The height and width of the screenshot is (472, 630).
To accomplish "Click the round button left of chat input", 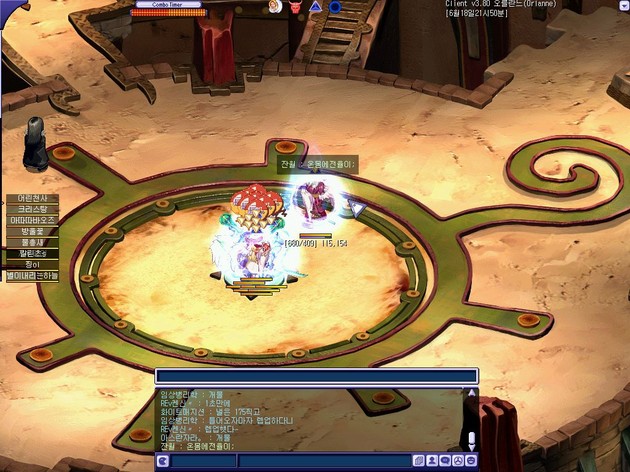I will point(163,461).
